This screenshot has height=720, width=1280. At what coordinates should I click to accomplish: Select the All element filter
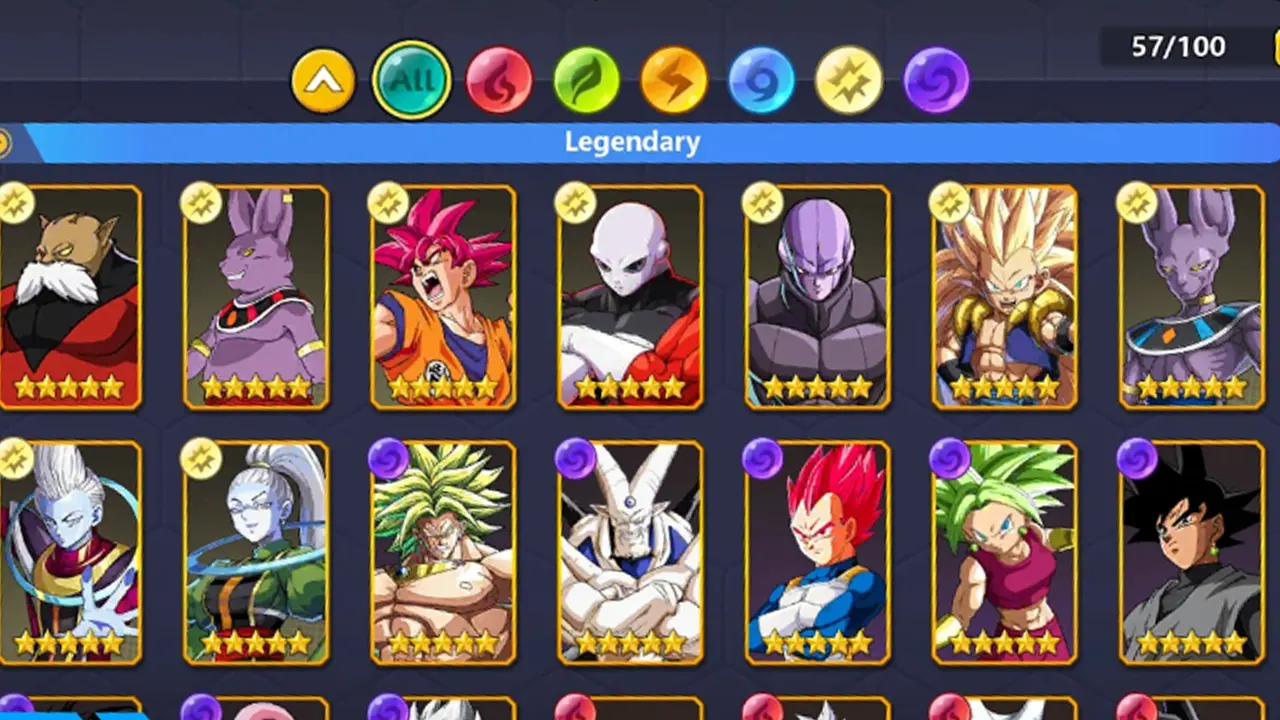tap(410, 80)
